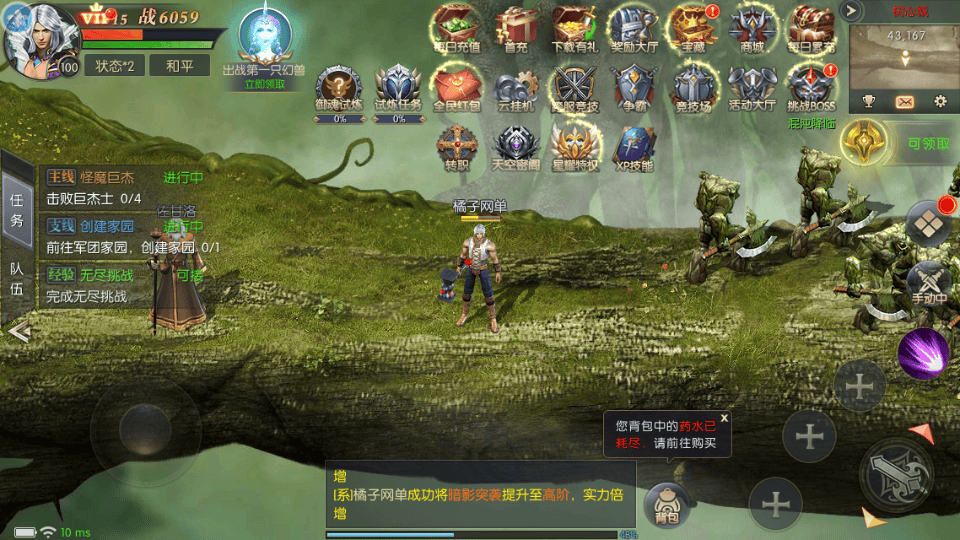Screen dimensions: 960x540
Task: Open the mail envelope under the minimap
Action: [x=904, y=101]
